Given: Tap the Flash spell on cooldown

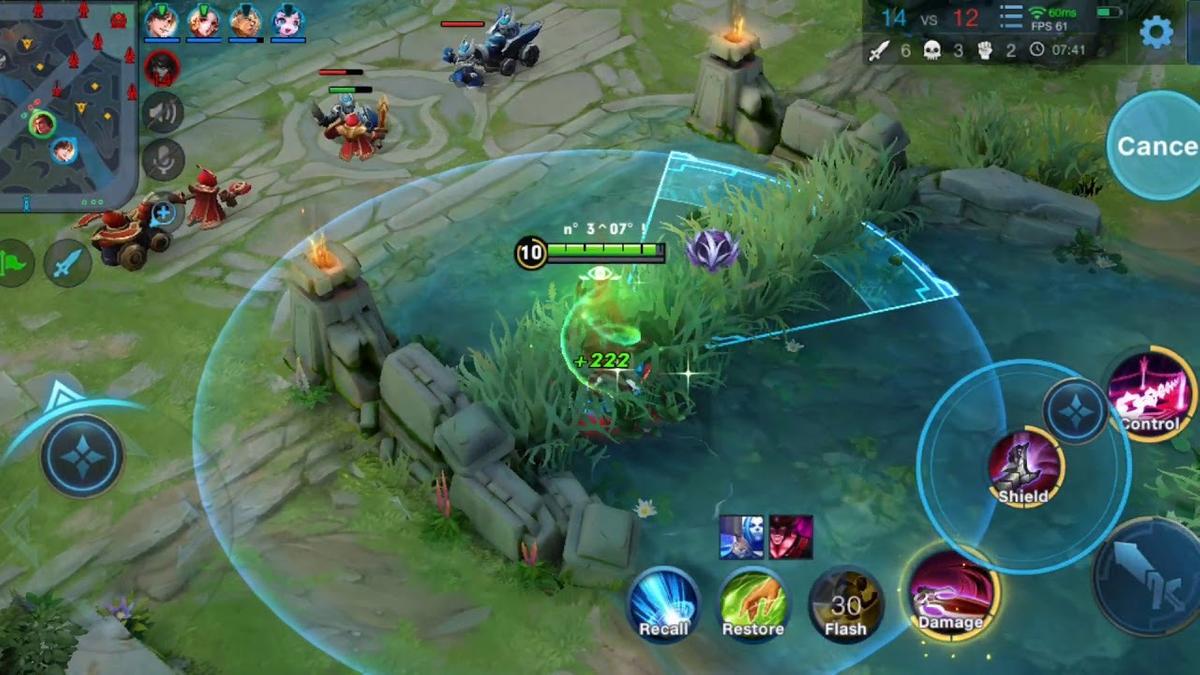Looking at the screenshot, I should (845, 603).
